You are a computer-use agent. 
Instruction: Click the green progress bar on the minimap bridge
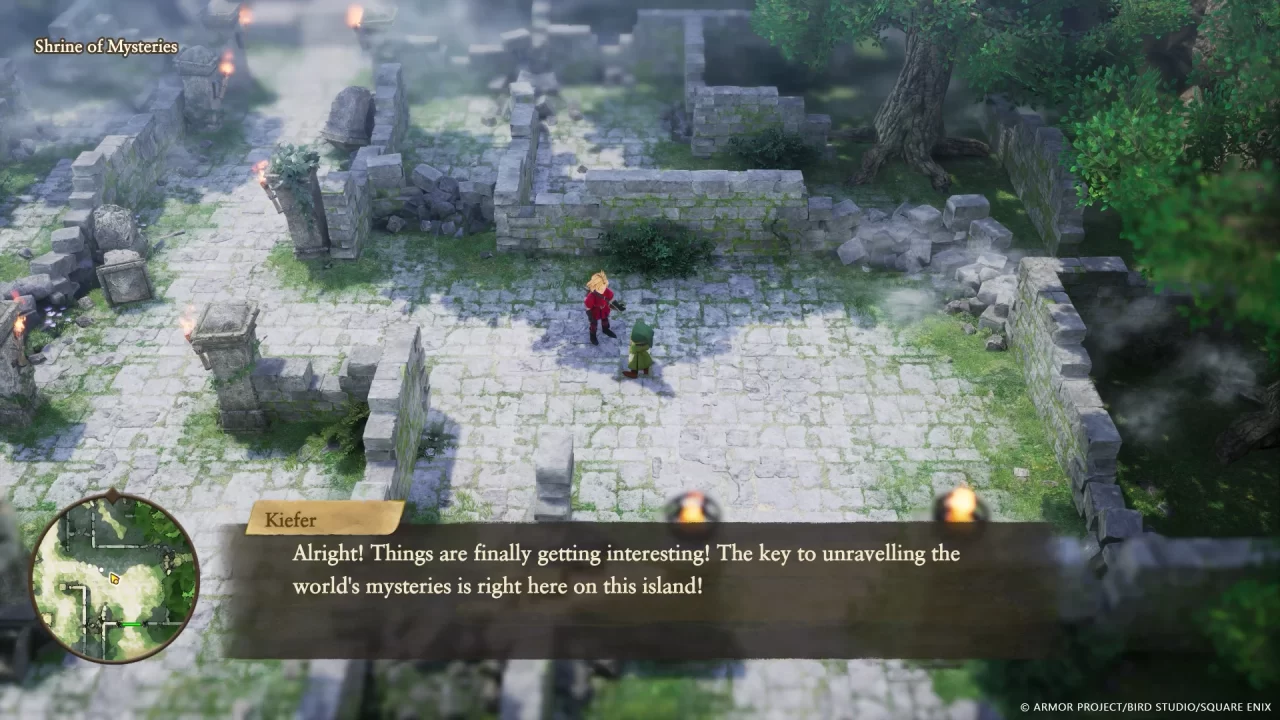point(130,624)
